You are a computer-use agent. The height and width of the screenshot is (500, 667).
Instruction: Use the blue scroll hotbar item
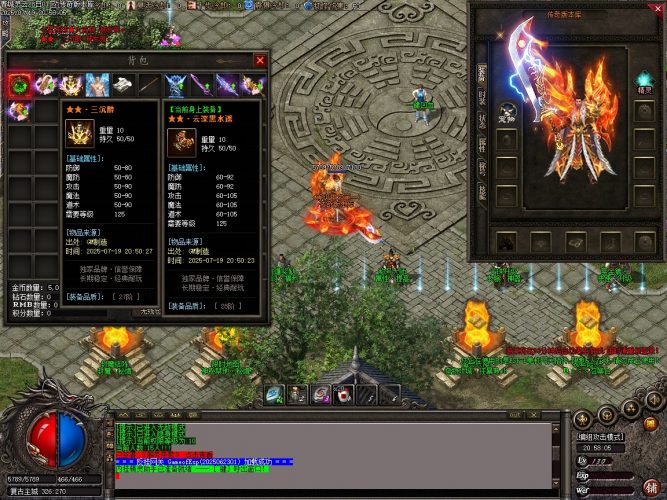(x=273, y=394)
